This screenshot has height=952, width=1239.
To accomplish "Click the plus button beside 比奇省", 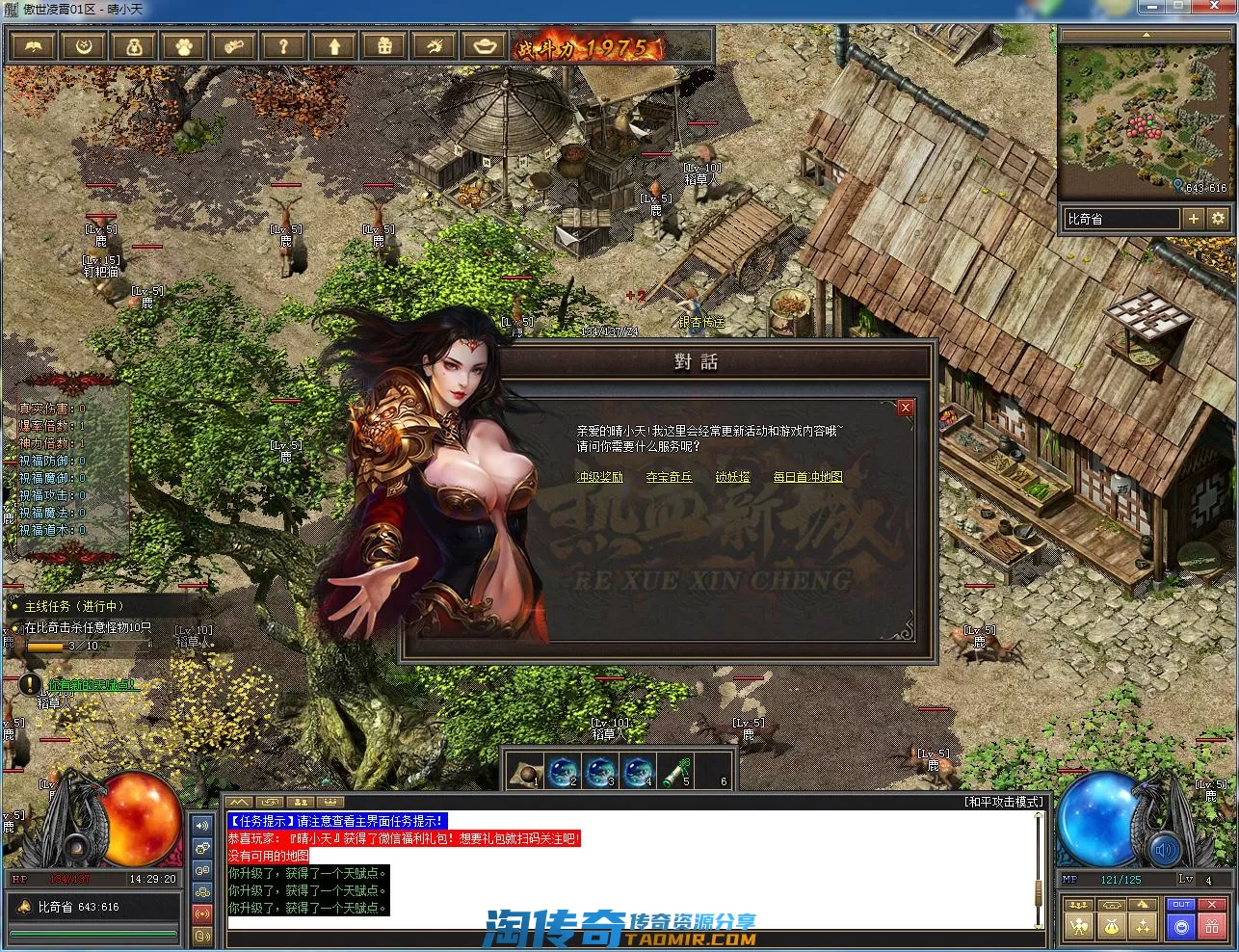I will [x=1193, y=219].
